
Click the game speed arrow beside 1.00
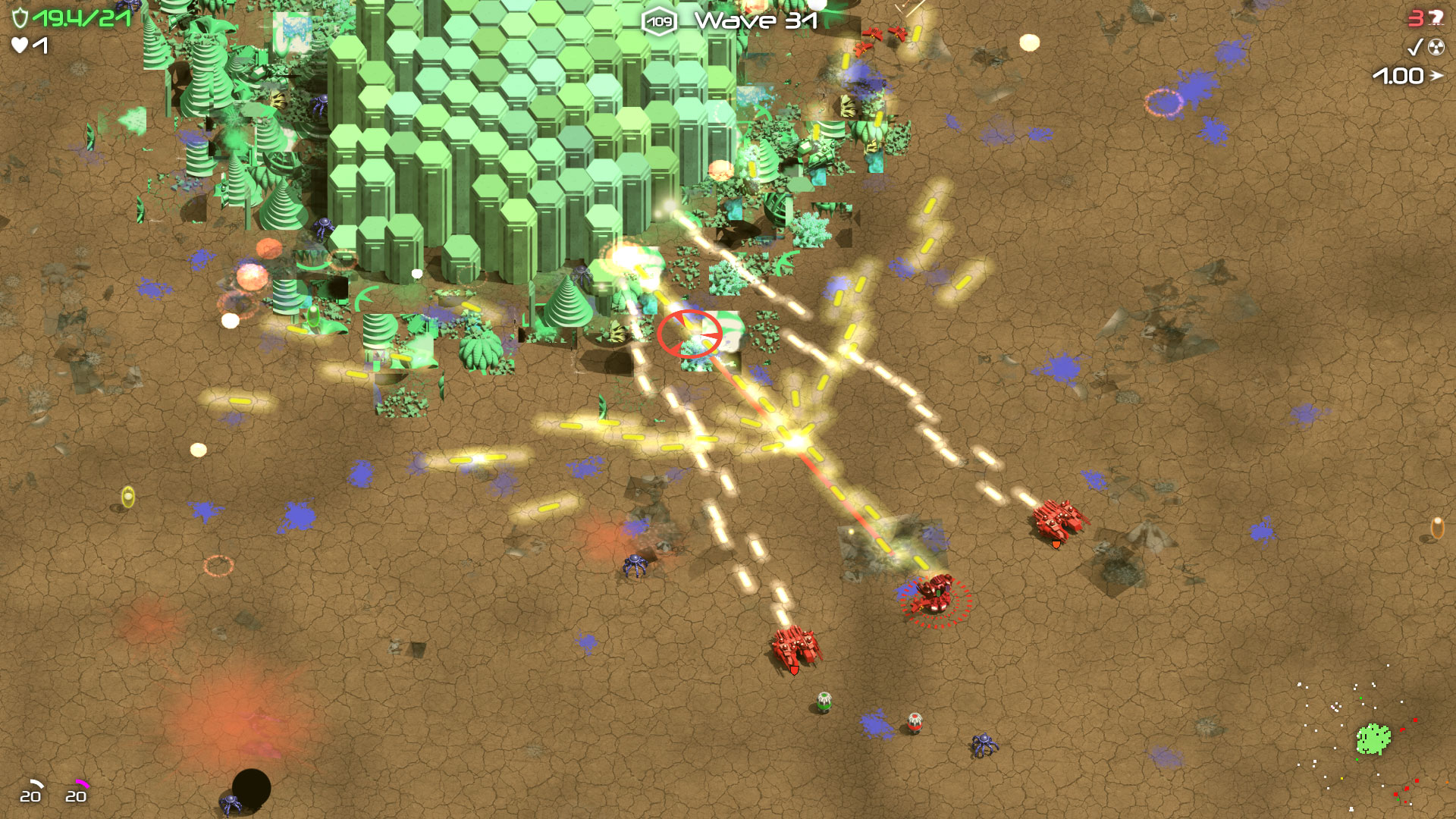point(1437,76)
